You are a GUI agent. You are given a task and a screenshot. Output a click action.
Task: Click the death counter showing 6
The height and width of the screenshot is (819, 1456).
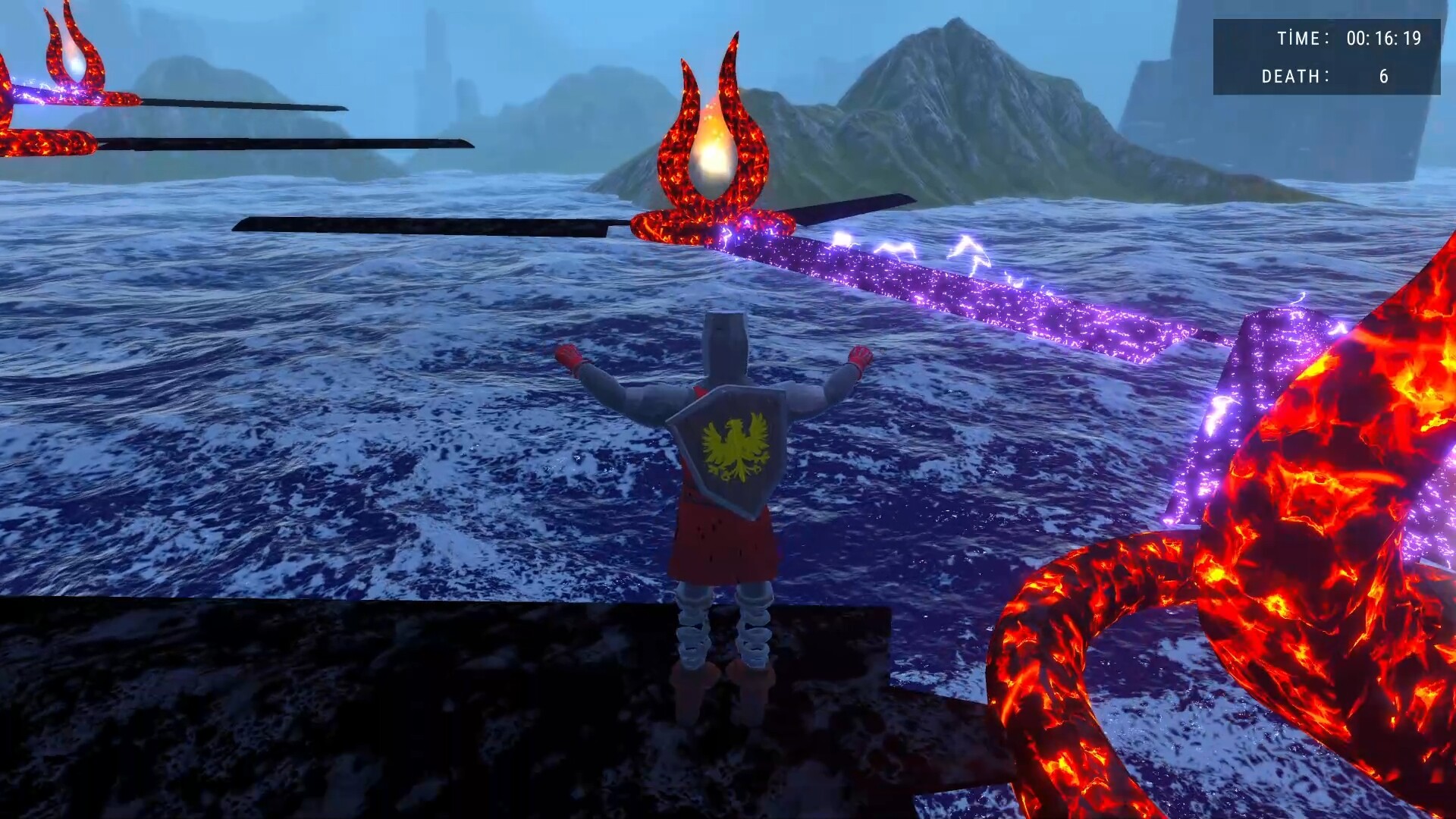pos(1382,77)
